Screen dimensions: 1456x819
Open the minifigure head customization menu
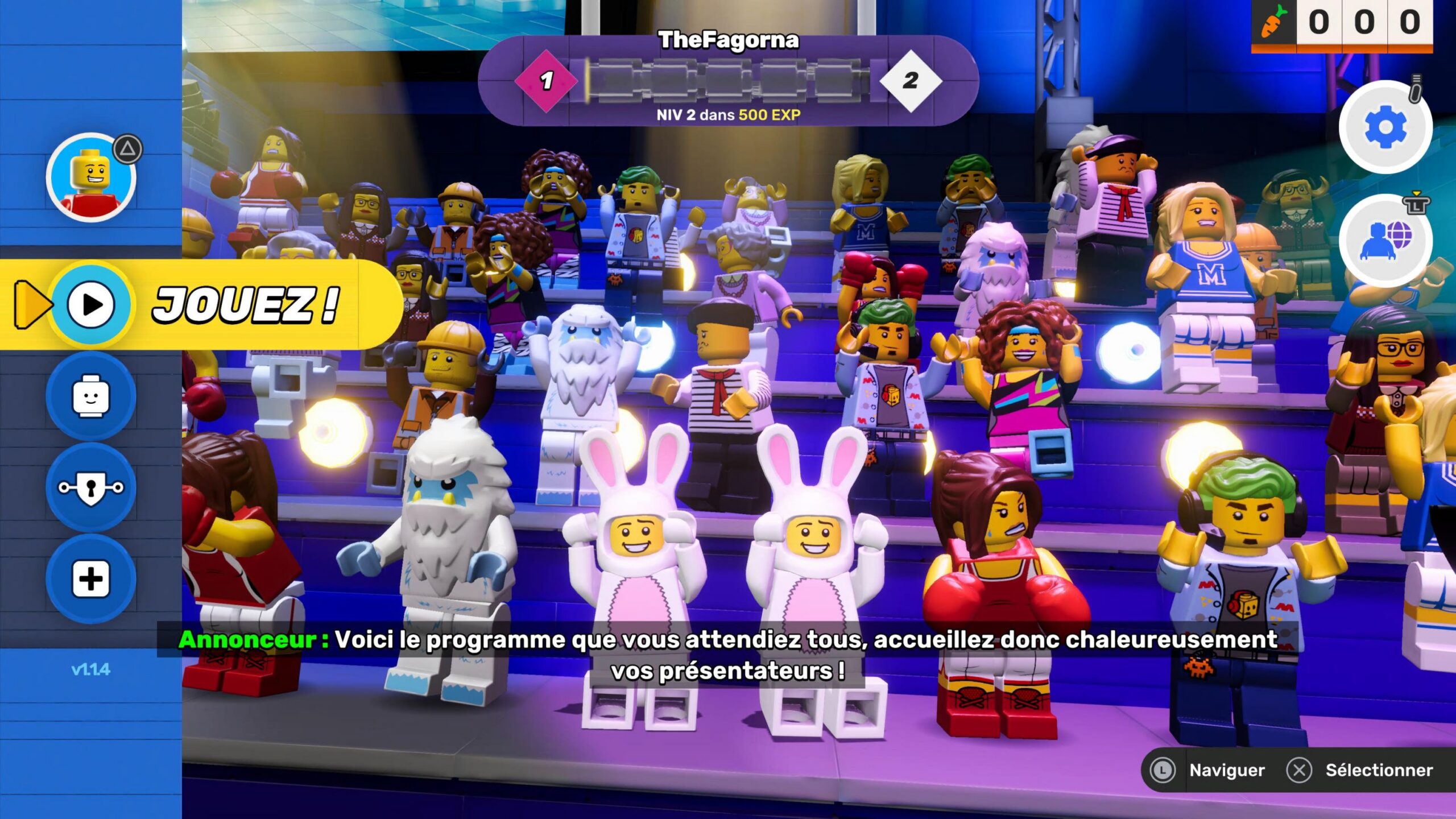click(x=91, y=396)
